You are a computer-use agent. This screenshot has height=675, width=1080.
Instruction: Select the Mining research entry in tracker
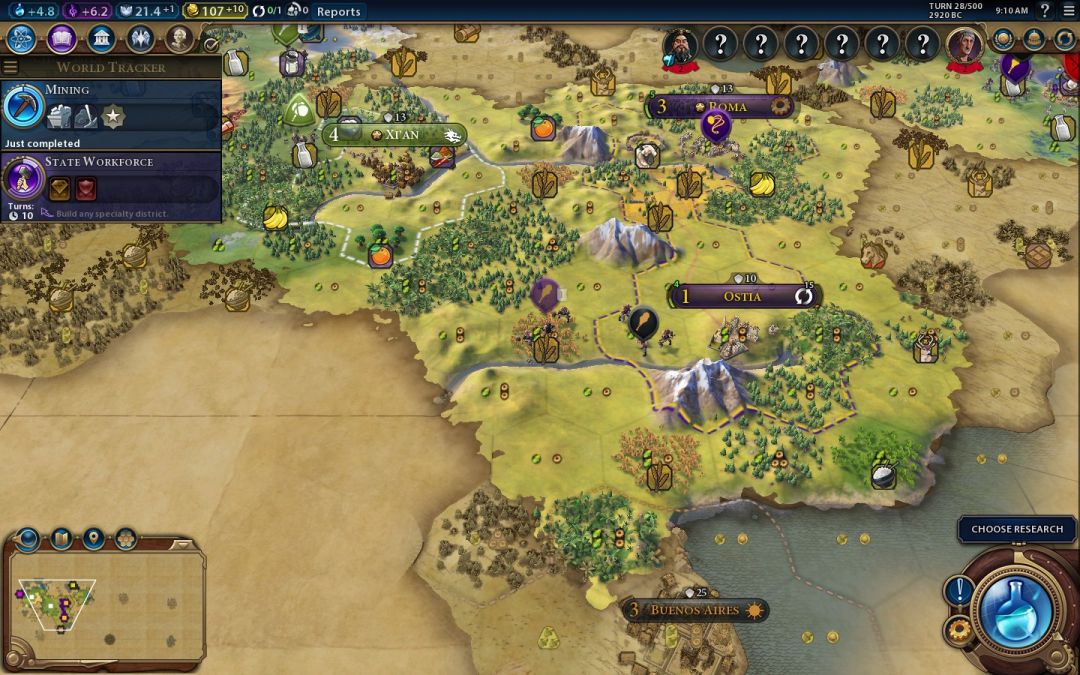coord(110,107)
